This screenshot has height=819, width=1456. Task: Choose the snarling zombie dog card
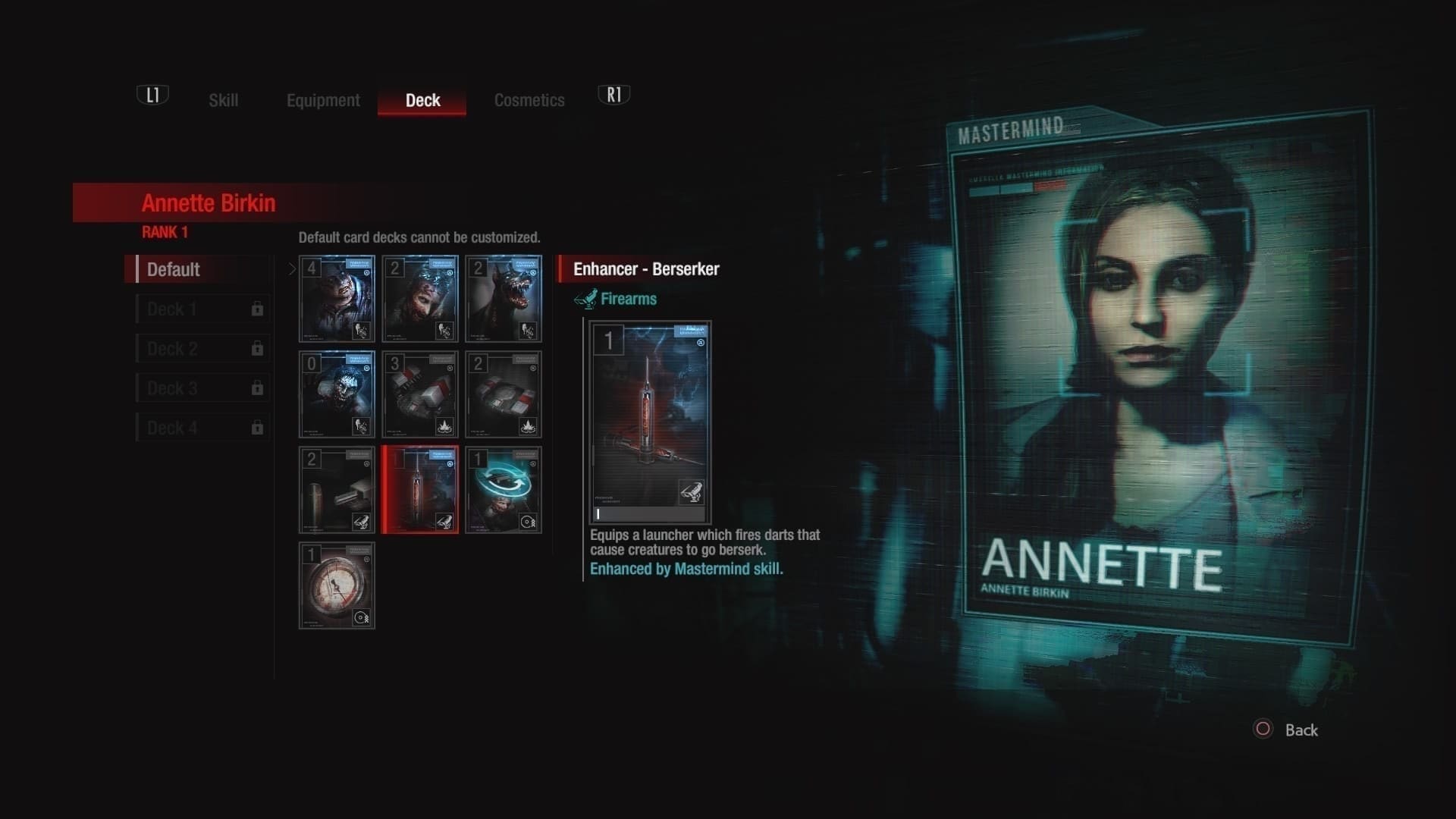coord(504,299)
